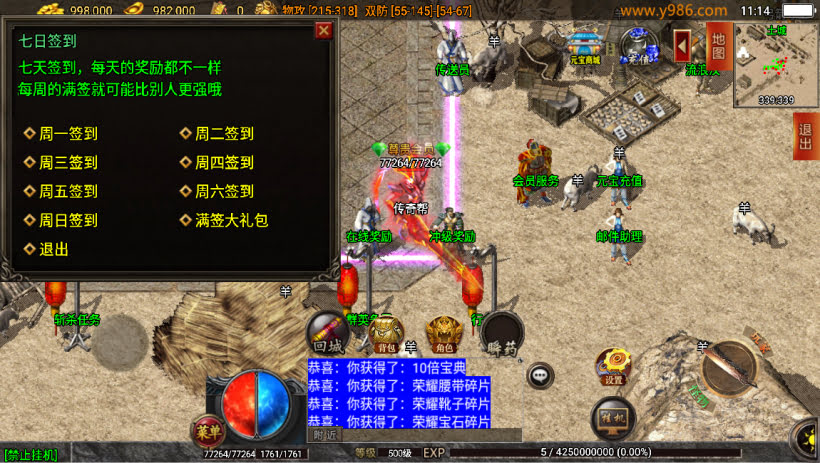Choose 退出 in the sign-in dialog

pyautogui.click(x=53, y=250)
